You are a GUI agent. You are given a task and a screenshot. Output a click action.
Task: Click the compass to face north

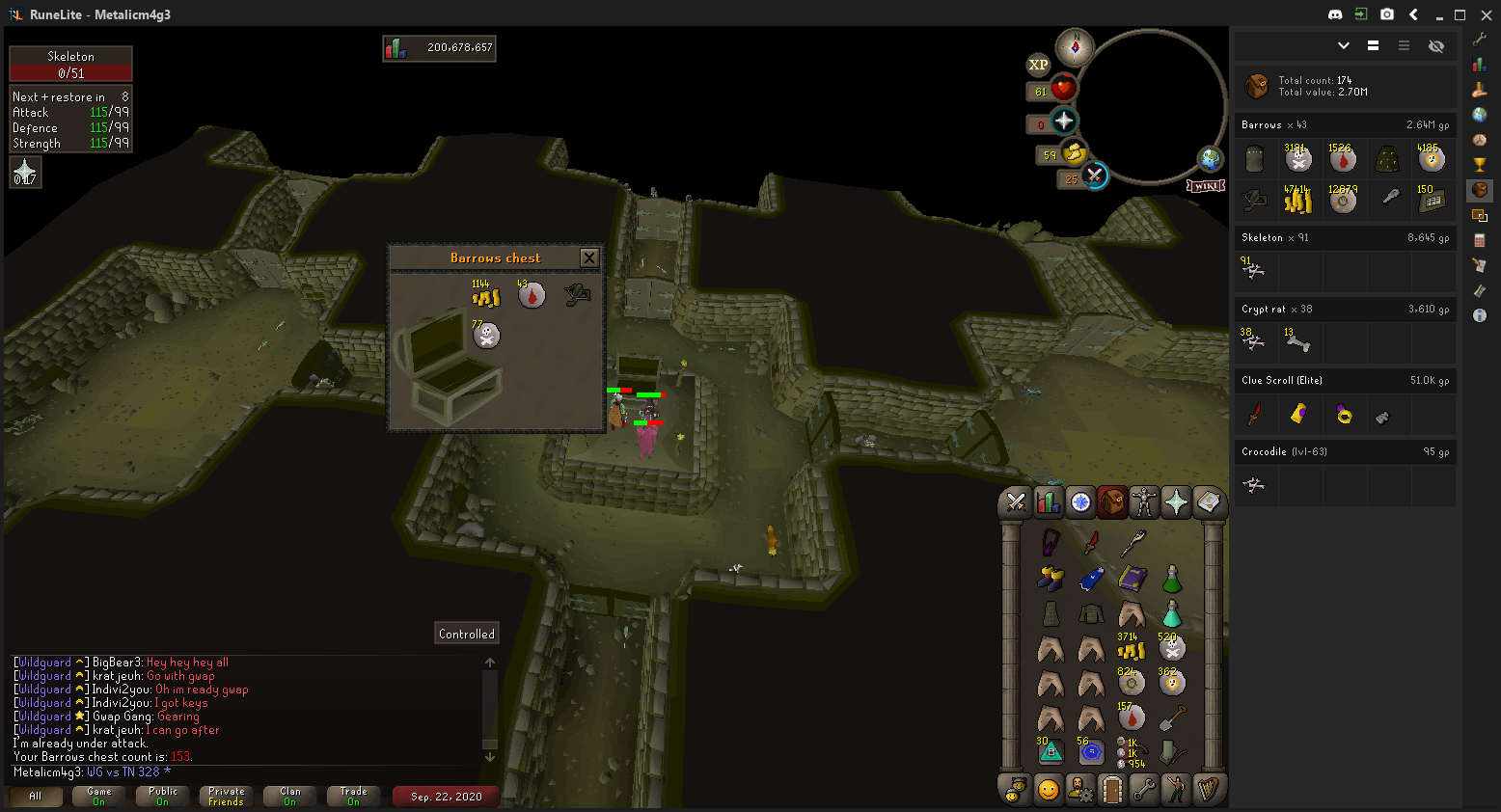tap(1075, 47)
